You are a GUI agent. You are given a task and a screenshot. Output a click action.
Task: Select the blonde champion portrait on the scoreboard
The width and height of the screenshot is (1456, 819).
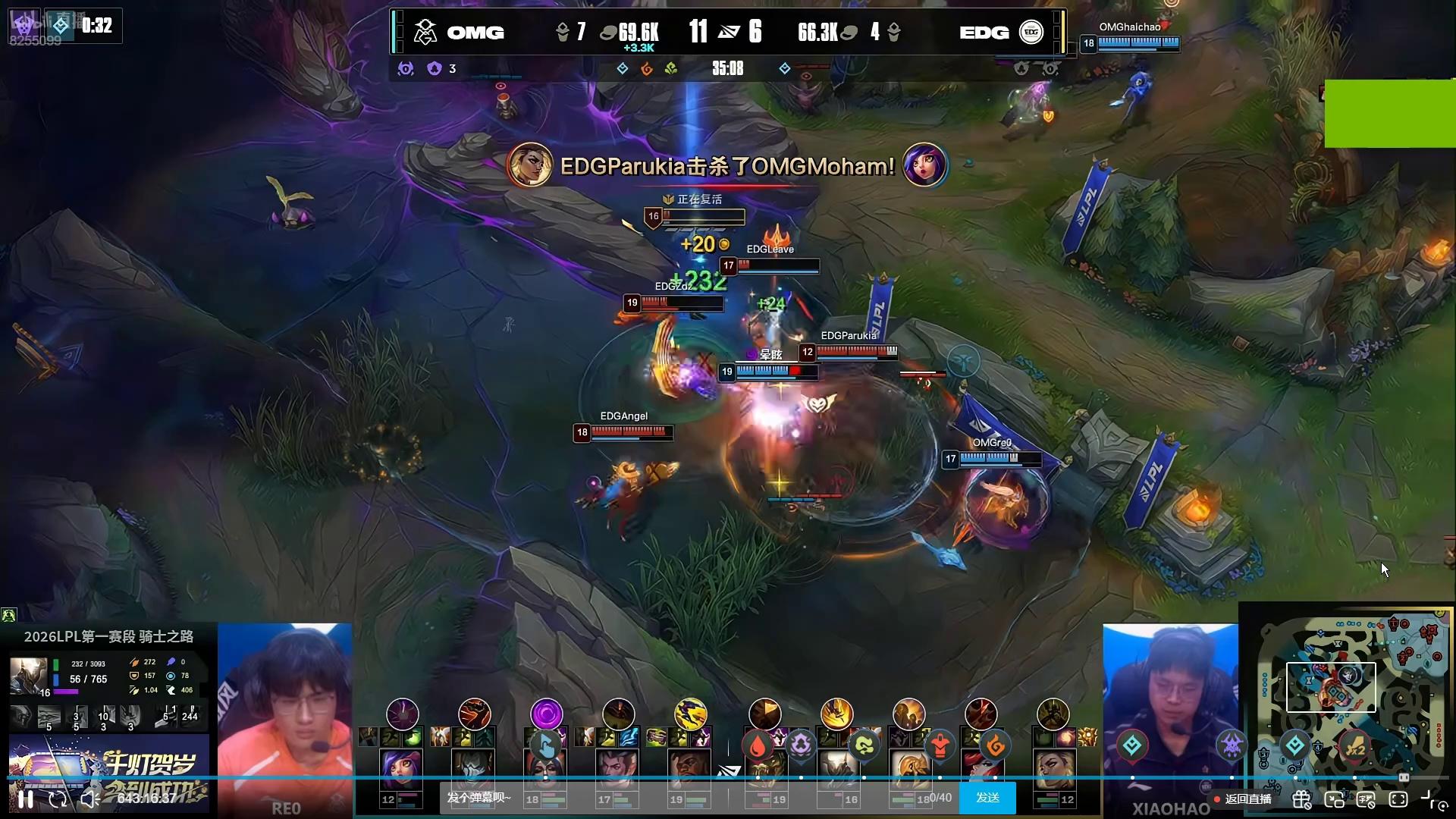point(1054,769)
